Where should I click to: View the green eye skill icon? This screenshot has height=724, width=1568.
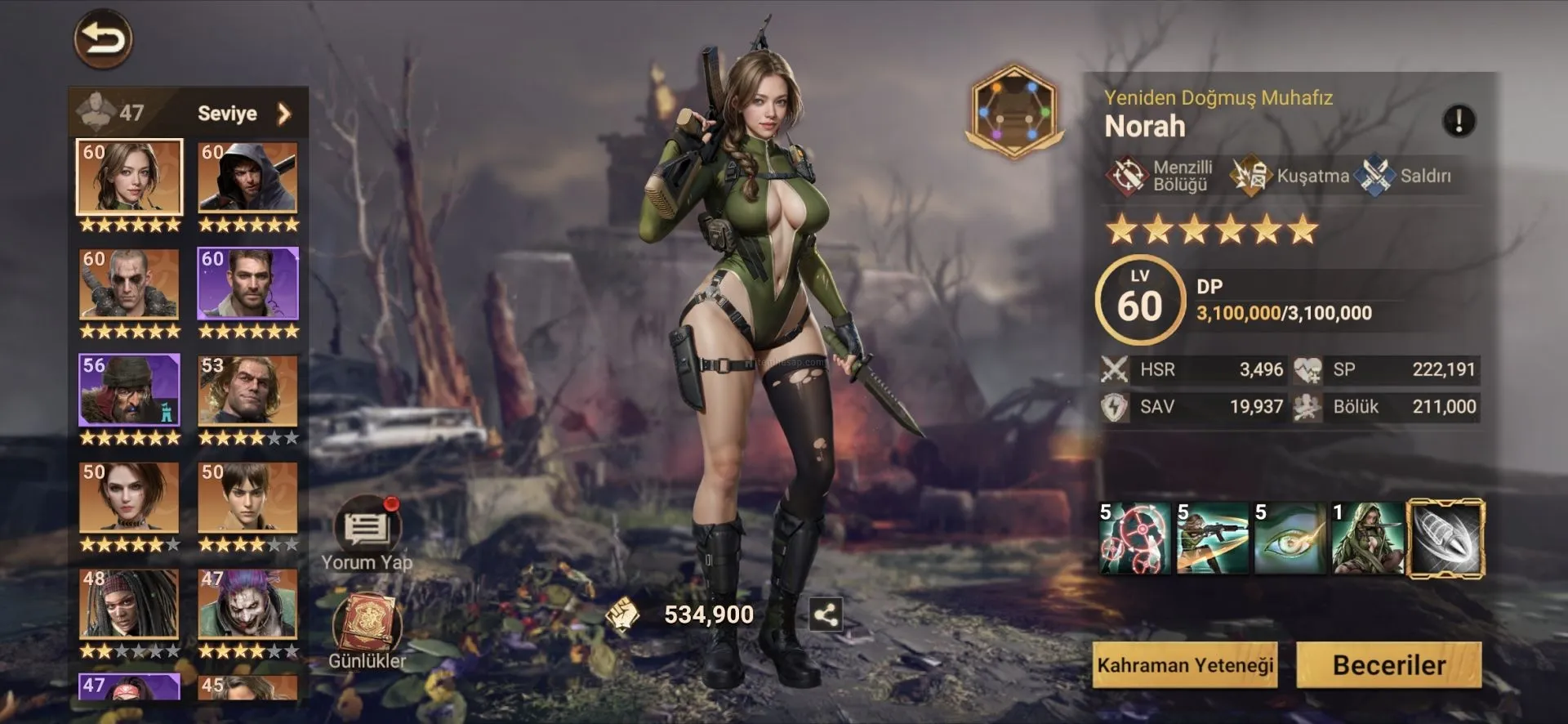pos(1290,539)
